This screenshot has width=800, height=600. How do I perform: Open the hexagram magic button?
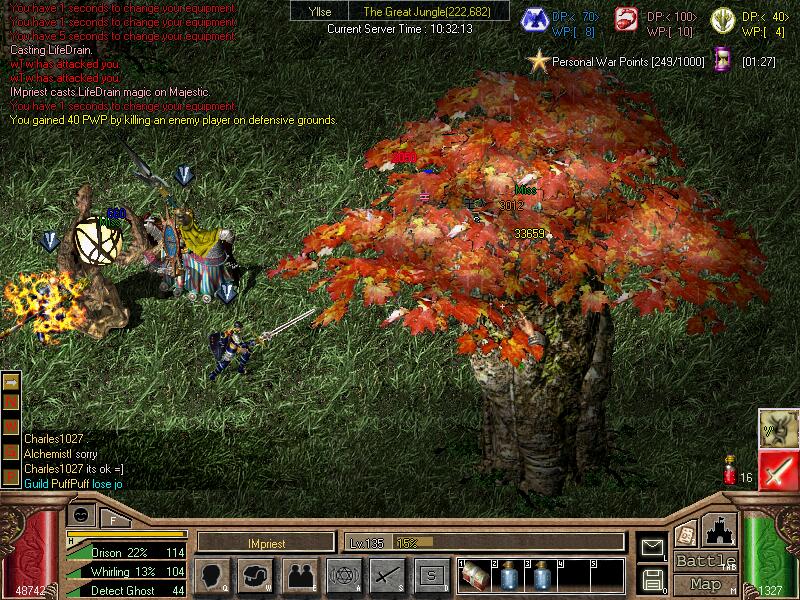pyautogui.click(x=343, y=575)
